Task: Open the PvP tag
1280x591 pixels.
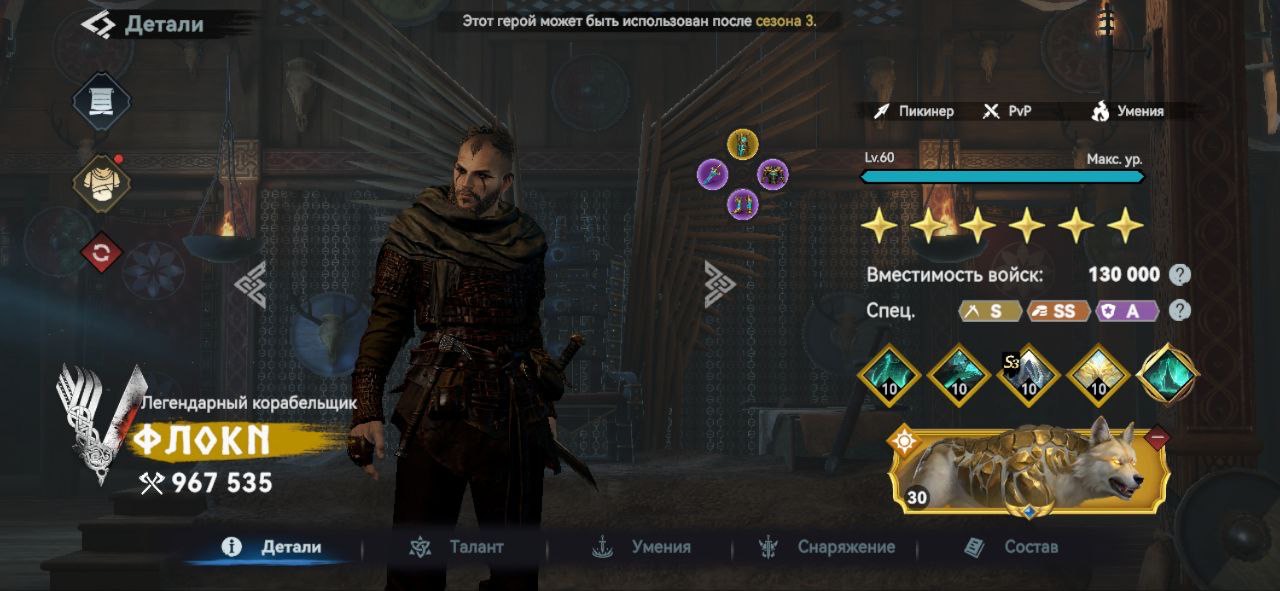Action: tap(1006, 111)
